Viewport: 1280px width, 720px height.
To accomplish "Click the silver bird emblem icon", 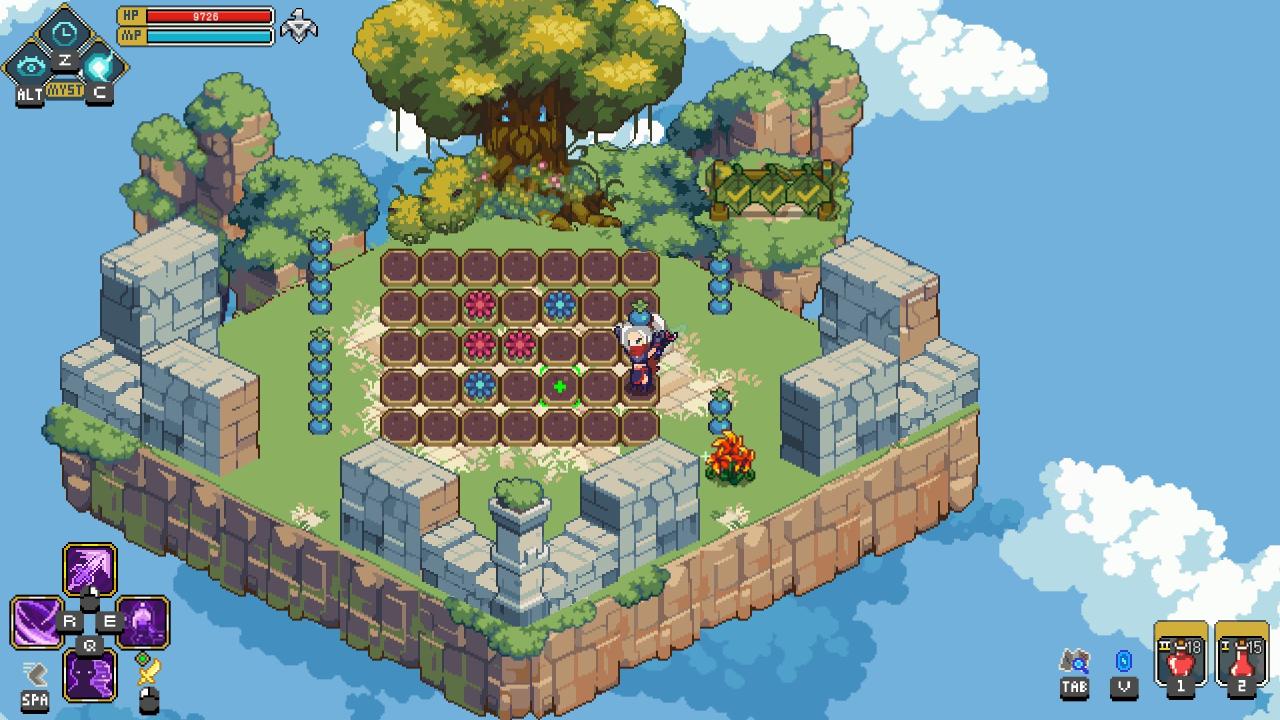I will tap(298, 25).
